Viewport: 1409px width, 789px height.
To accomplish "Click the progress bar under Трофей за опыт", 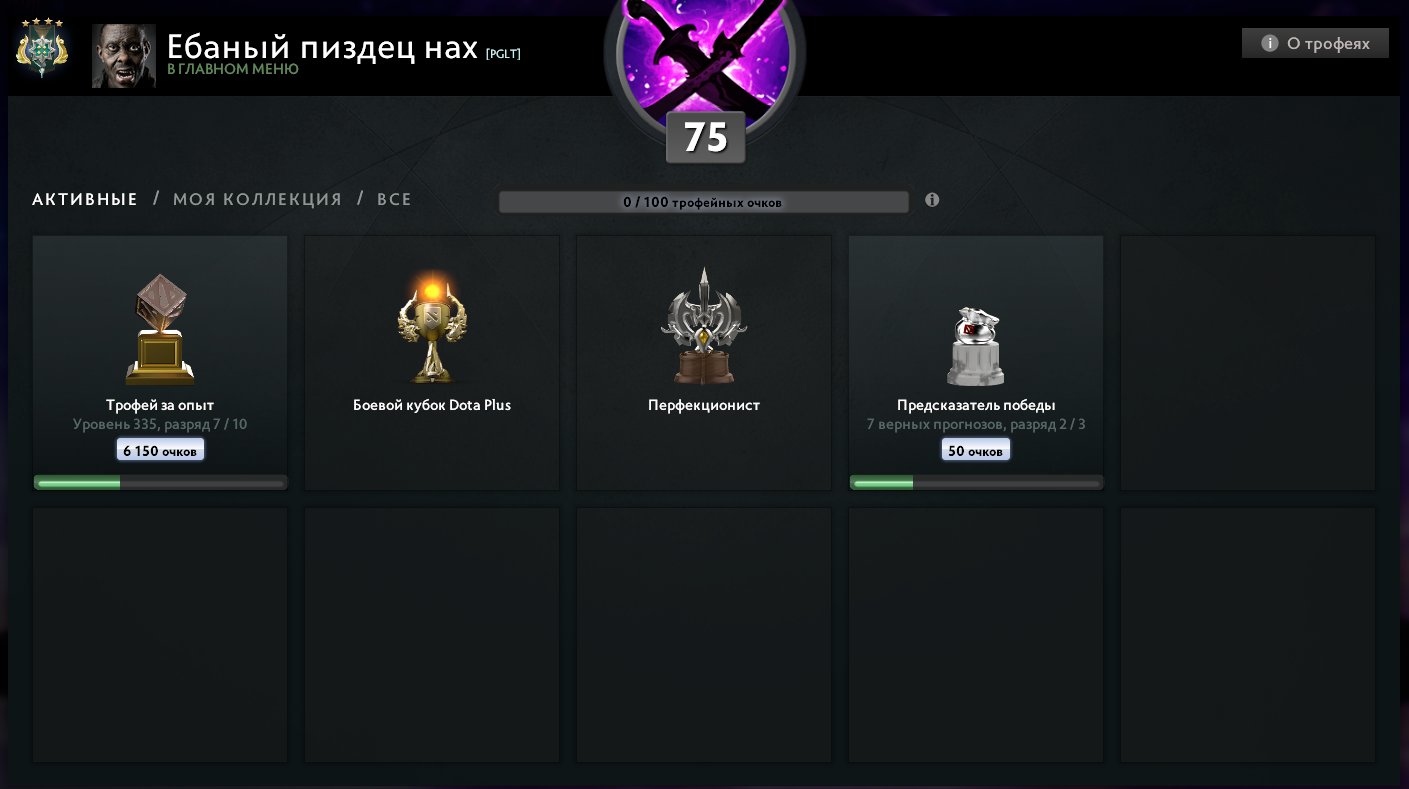I will click(x=160, y=482).
